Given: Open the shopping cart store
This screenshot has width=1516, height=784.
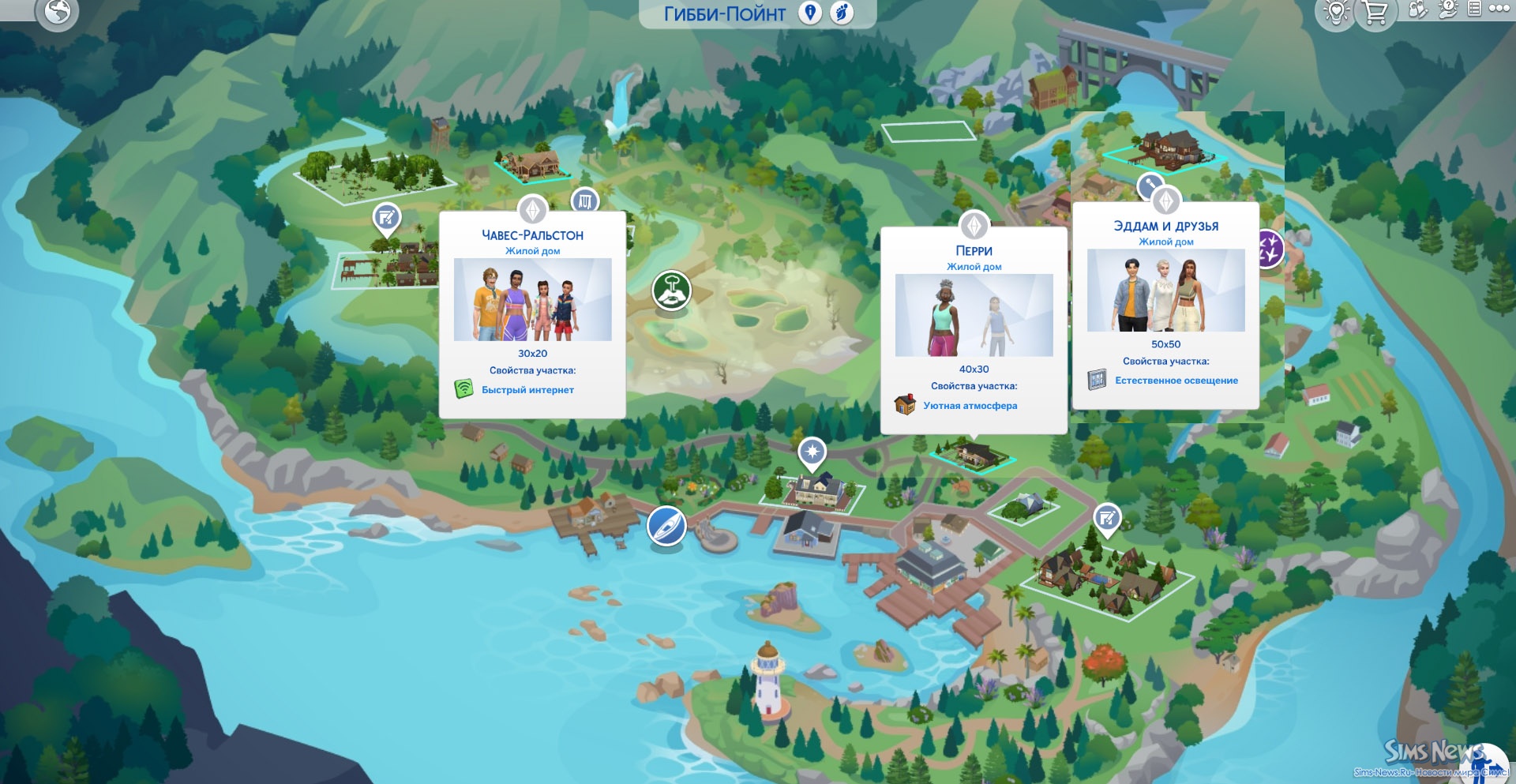Looking at the screenshot, I should (x=1375, y=13).
